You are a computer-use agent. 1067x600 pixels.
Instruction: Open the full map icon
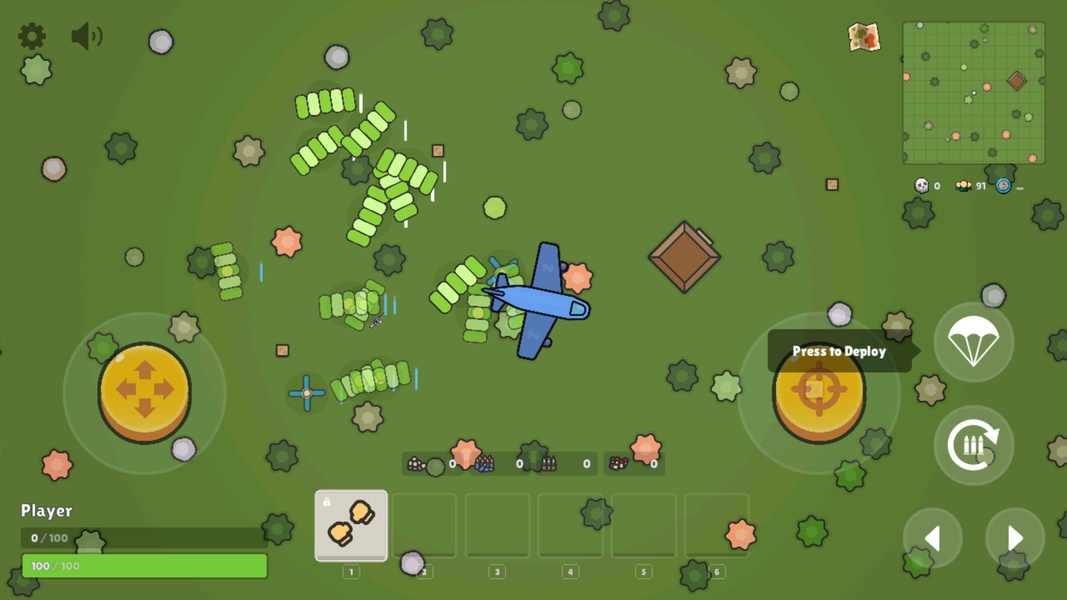pyautogui.click(x=863, y=37)
